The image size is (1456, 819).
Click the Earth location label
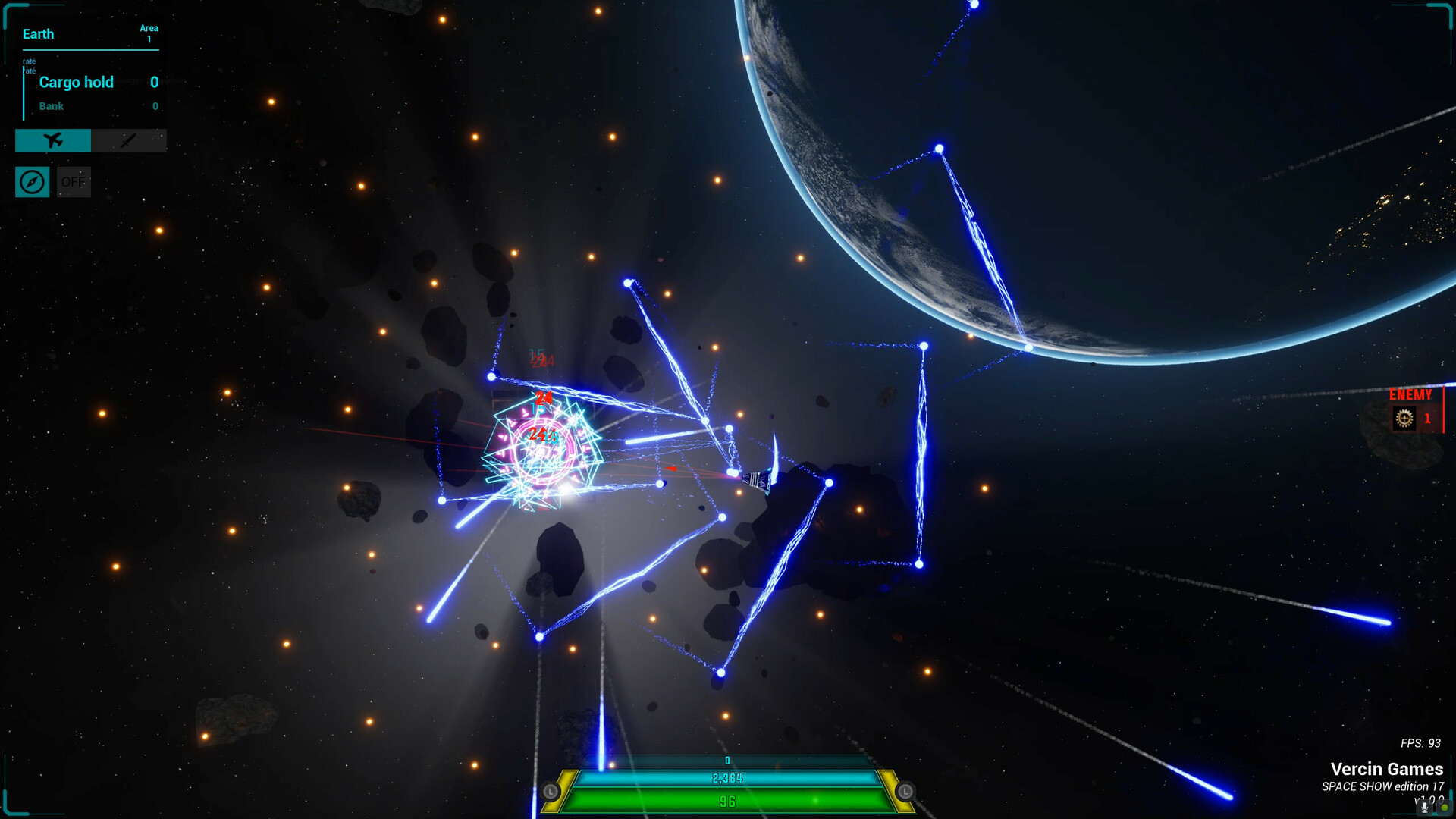[38, 33]
